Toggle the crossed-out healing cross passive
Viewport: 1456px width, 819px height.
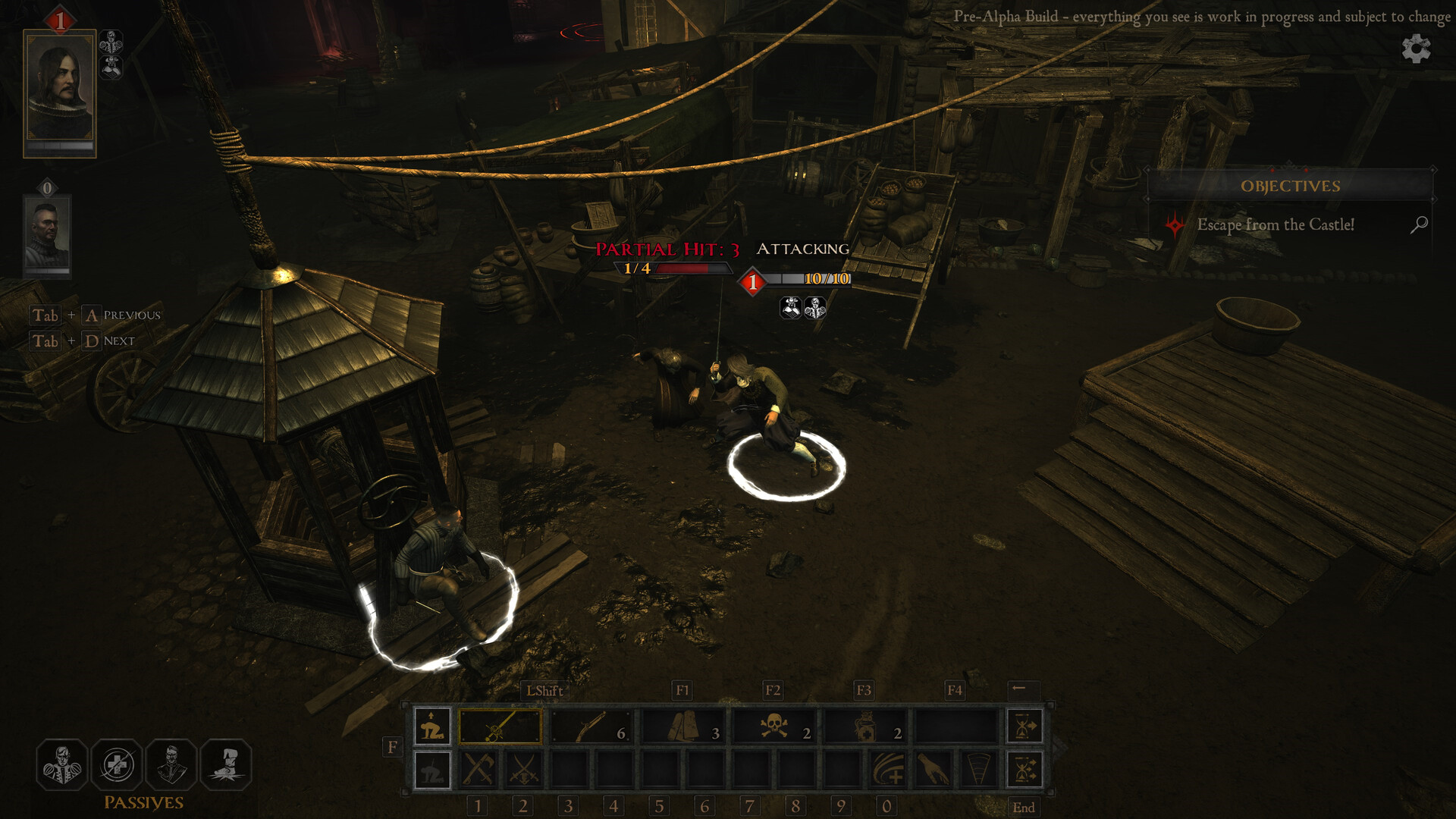pos(117,764)
